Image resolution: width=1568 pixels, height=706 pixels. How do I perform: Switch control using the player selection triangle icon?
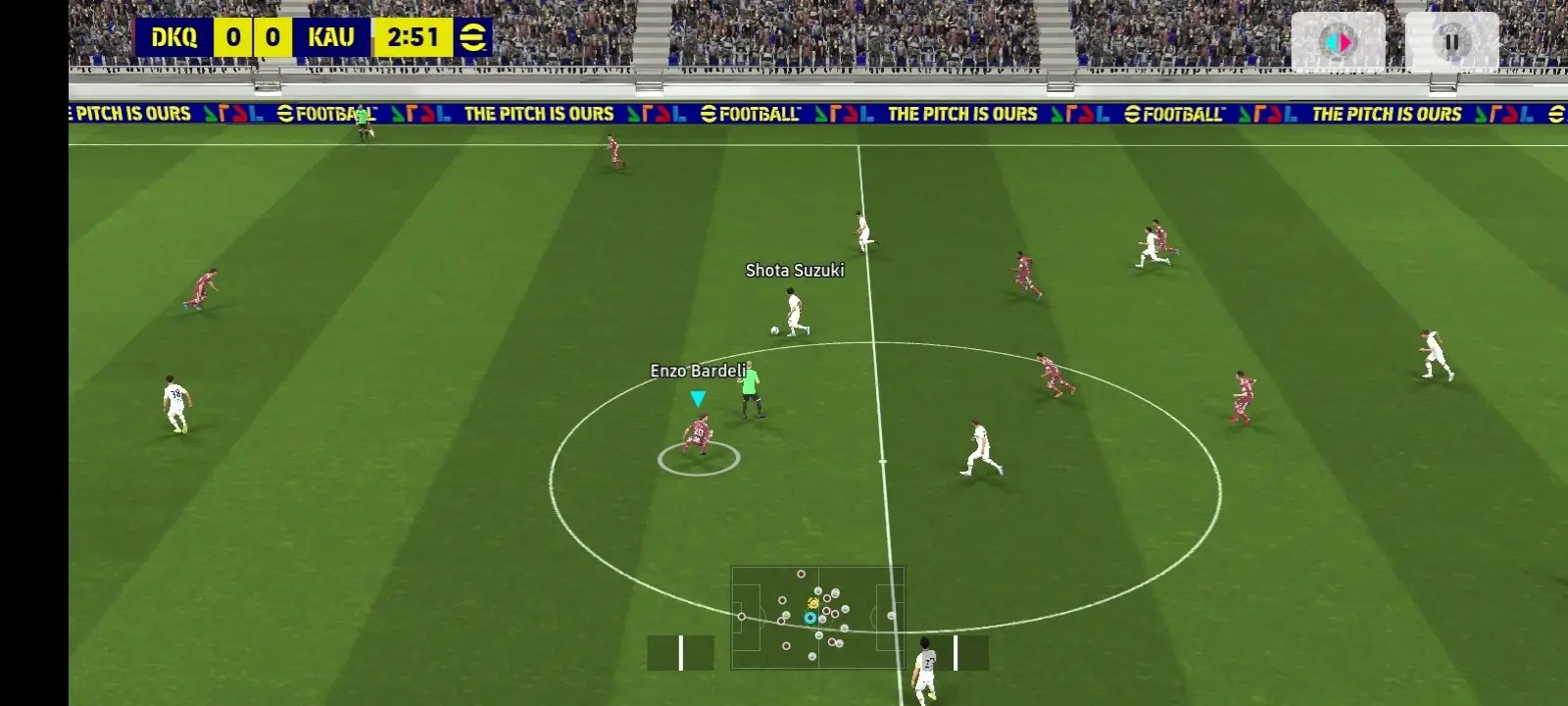pyautogui.click(x=699, y=397)
